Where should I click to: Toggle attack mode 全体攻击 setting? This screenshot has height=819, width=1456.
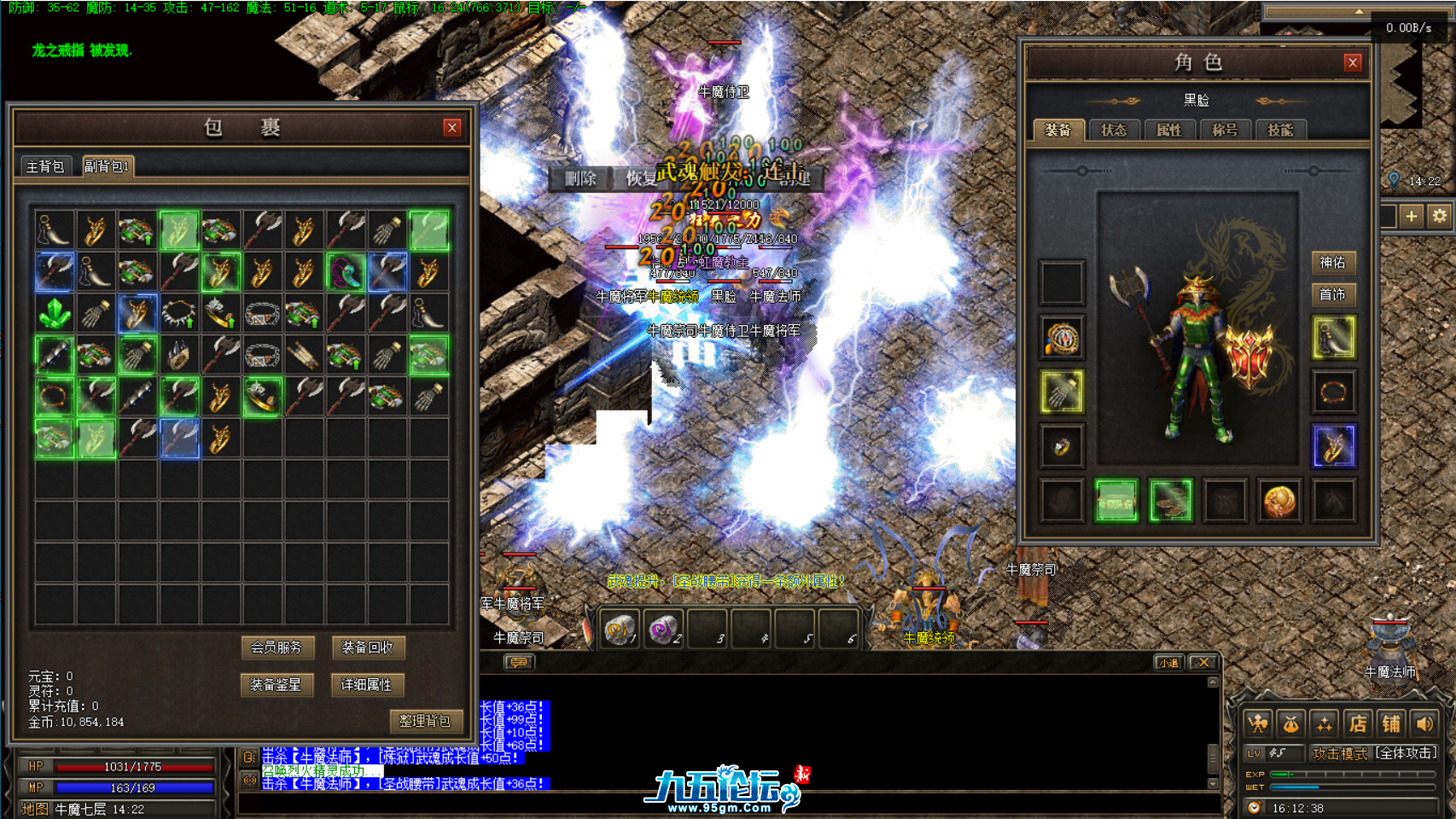pos(1404,752)
